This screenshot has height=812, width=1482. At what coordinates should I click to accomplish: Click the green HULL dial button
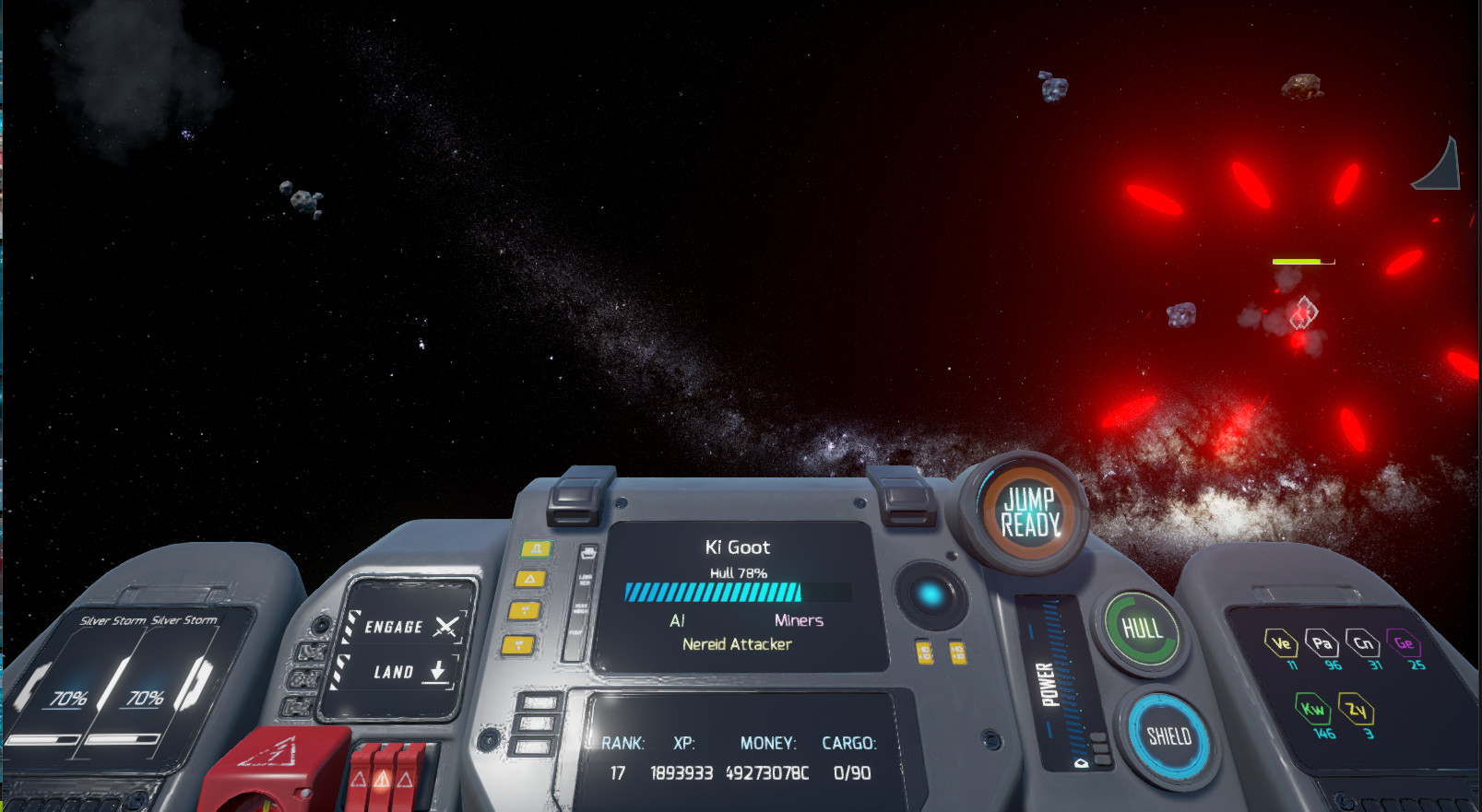[1142, 629]
